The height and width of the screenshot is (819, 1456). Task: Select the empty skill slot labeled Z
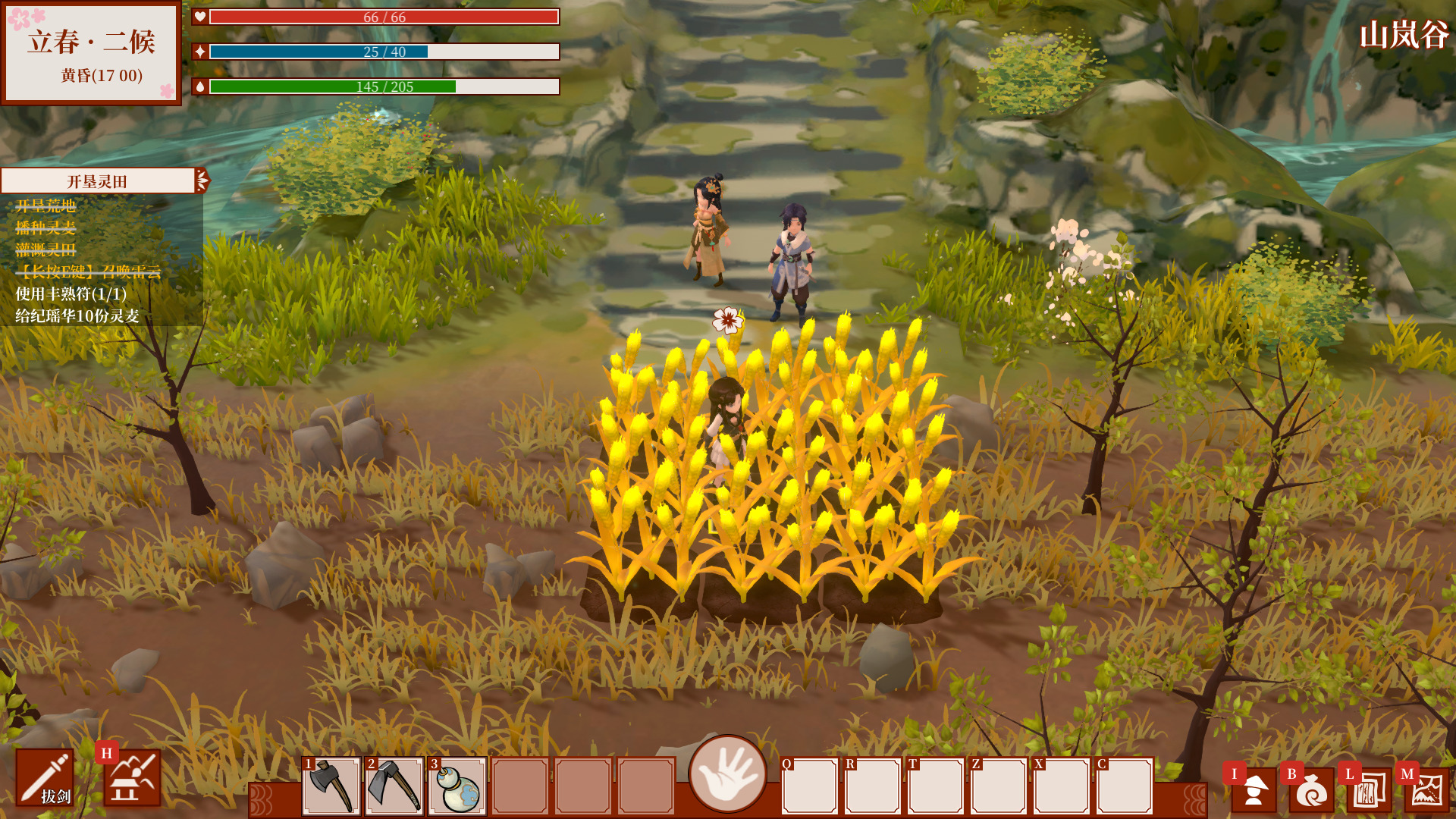coord(999,786)
